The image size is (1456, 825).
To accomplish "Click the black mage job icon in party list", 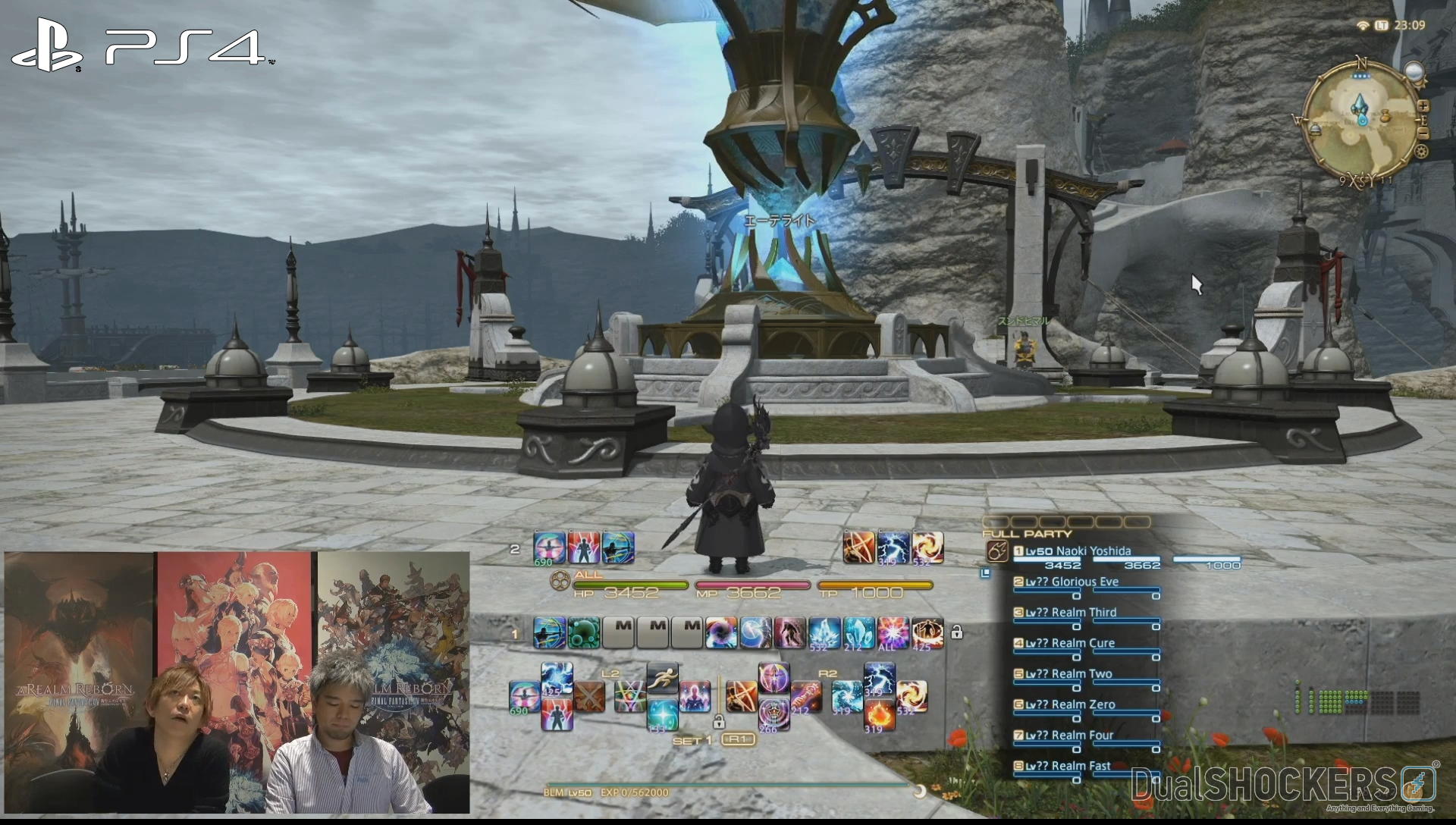I will pos(997,553).
